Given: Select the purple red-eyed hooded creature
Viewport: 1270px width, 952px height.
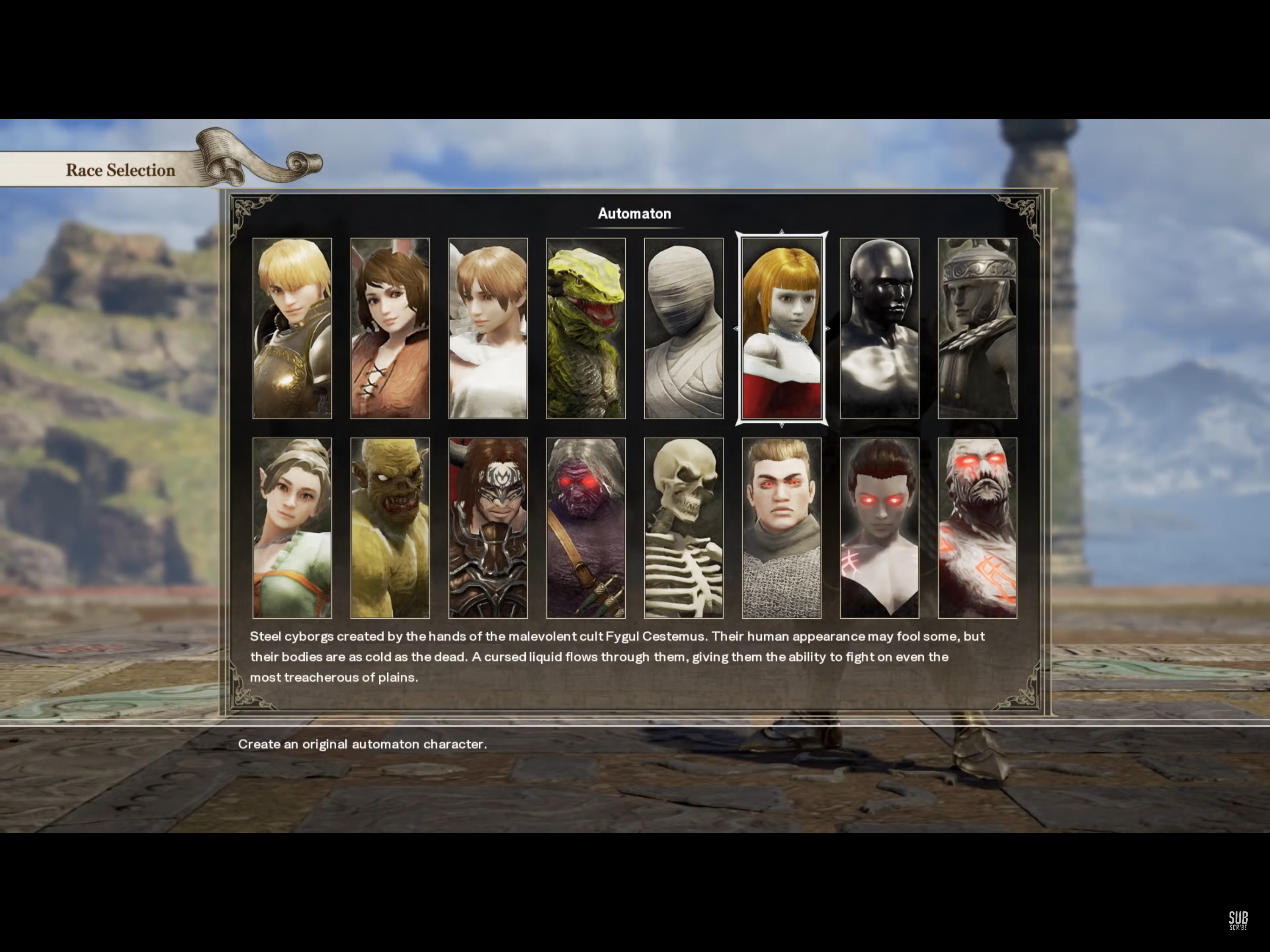Looking at the screenshot, I should point(586,528).
